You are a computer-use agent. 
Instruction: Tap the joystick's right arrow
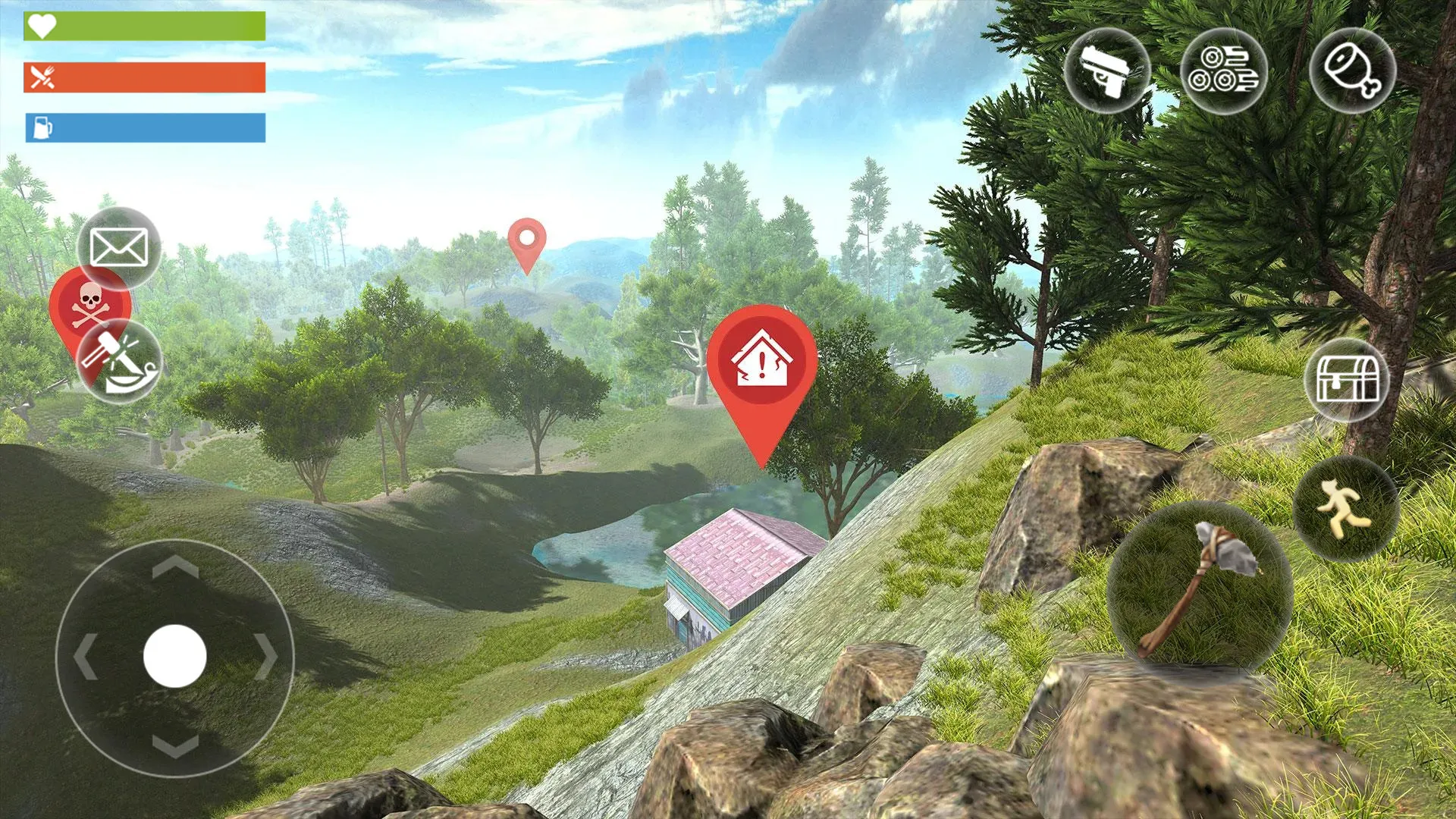(x=265, y=656)
